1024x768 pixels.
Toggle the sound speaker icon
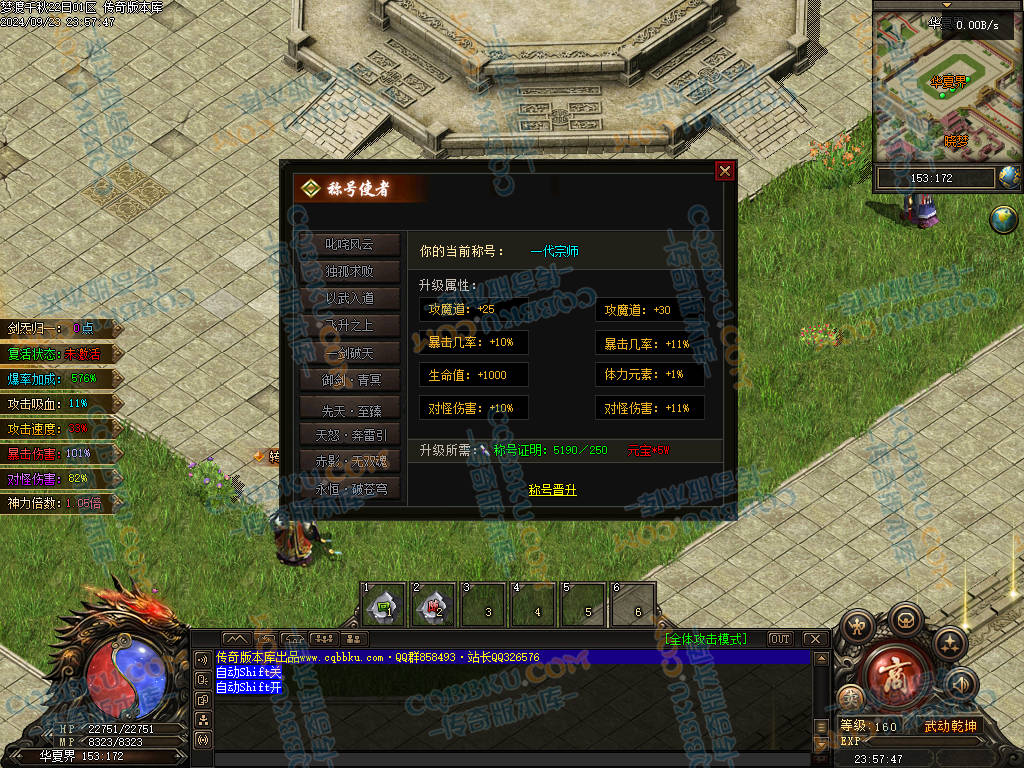pos(962,684)
